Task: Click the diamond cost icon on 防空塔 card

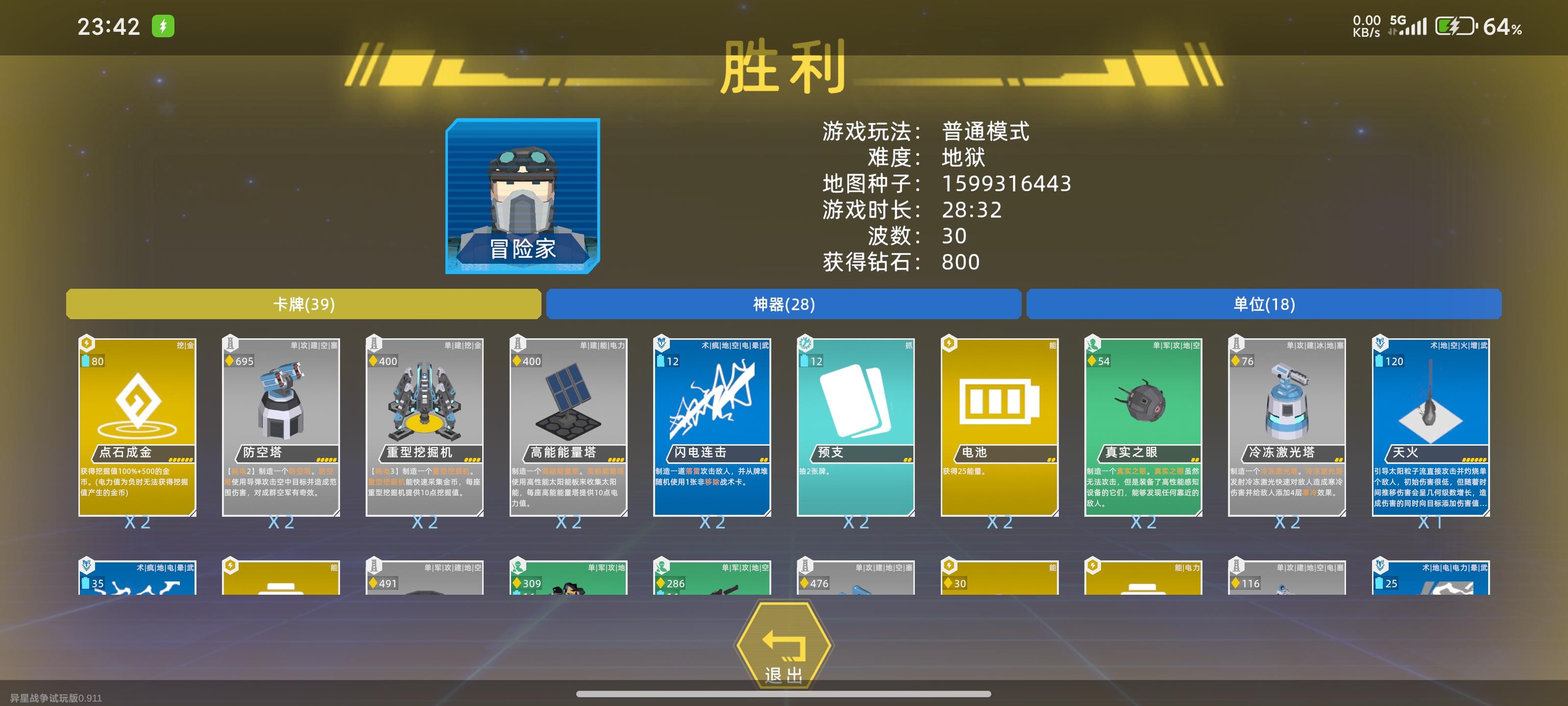Action: pos(230,361)
